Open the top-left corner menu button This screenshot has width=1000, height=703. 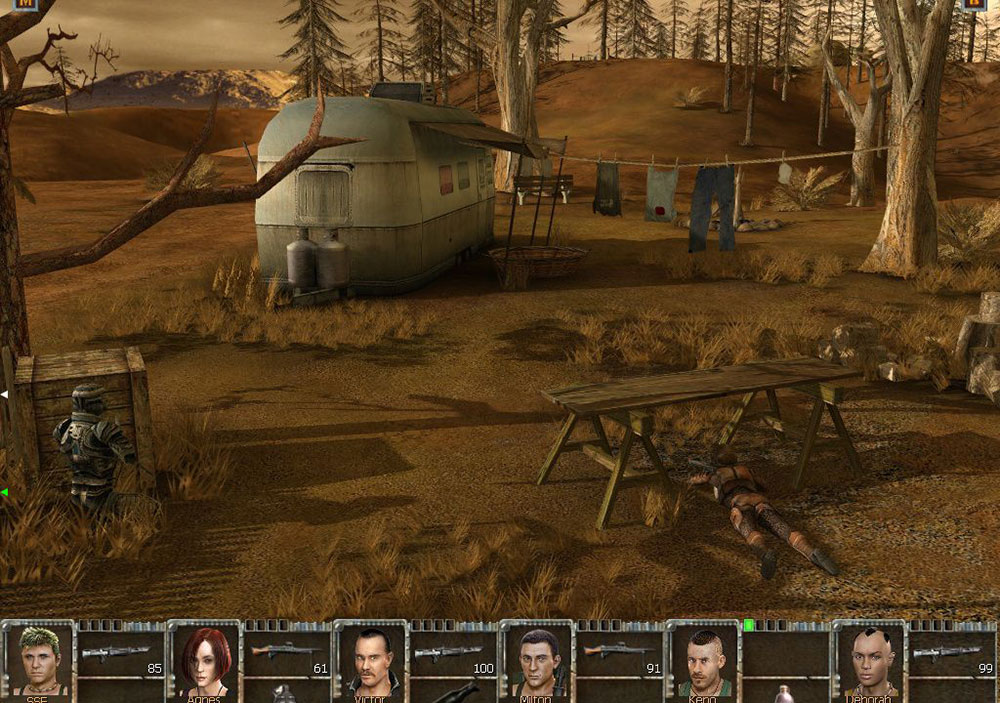click(25, 4)
